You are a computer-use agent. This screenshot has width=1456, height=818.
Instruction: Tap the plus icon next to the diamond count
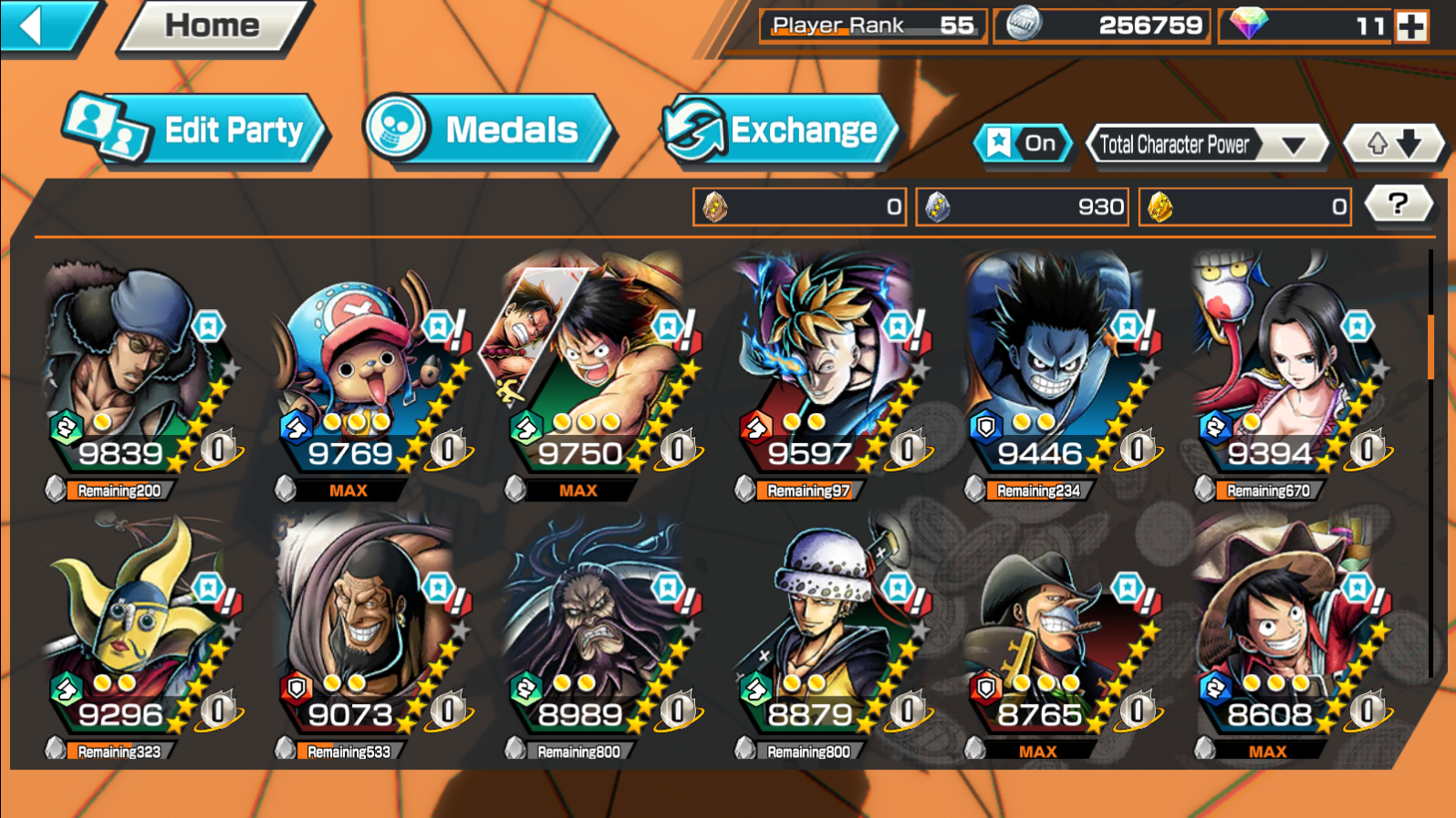(x=1413, y=26)
